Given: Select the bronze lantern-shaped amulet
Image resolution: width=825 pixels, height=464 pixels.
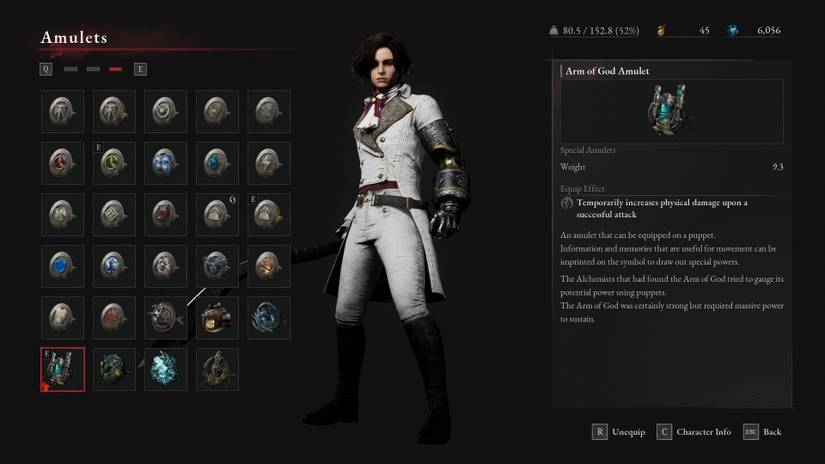Looking at the screenshot, I should [217, 318].
